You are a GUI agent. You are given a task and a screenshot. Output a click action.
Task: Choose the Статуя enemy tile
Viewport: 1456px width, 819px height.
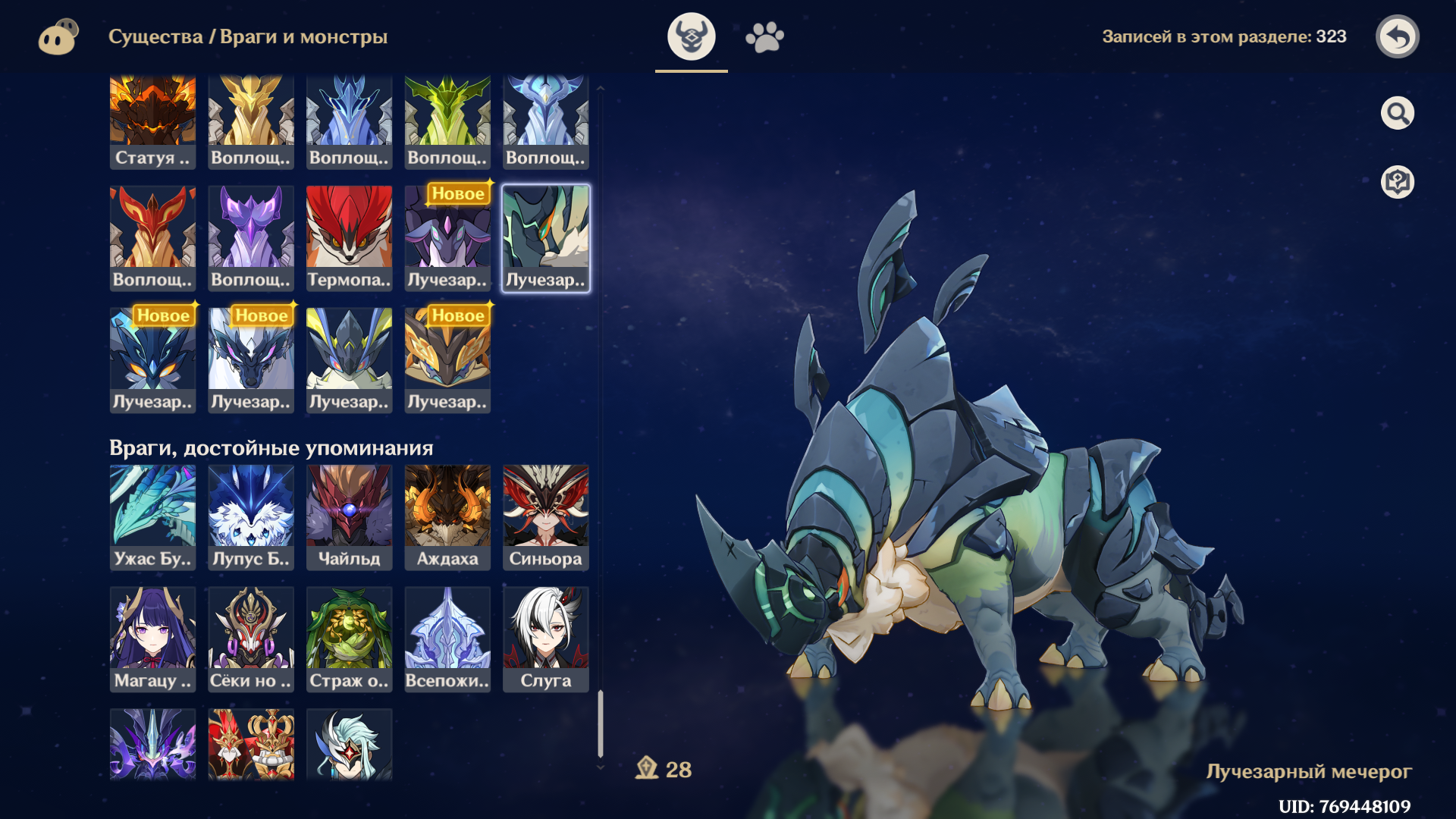(152, 121)
